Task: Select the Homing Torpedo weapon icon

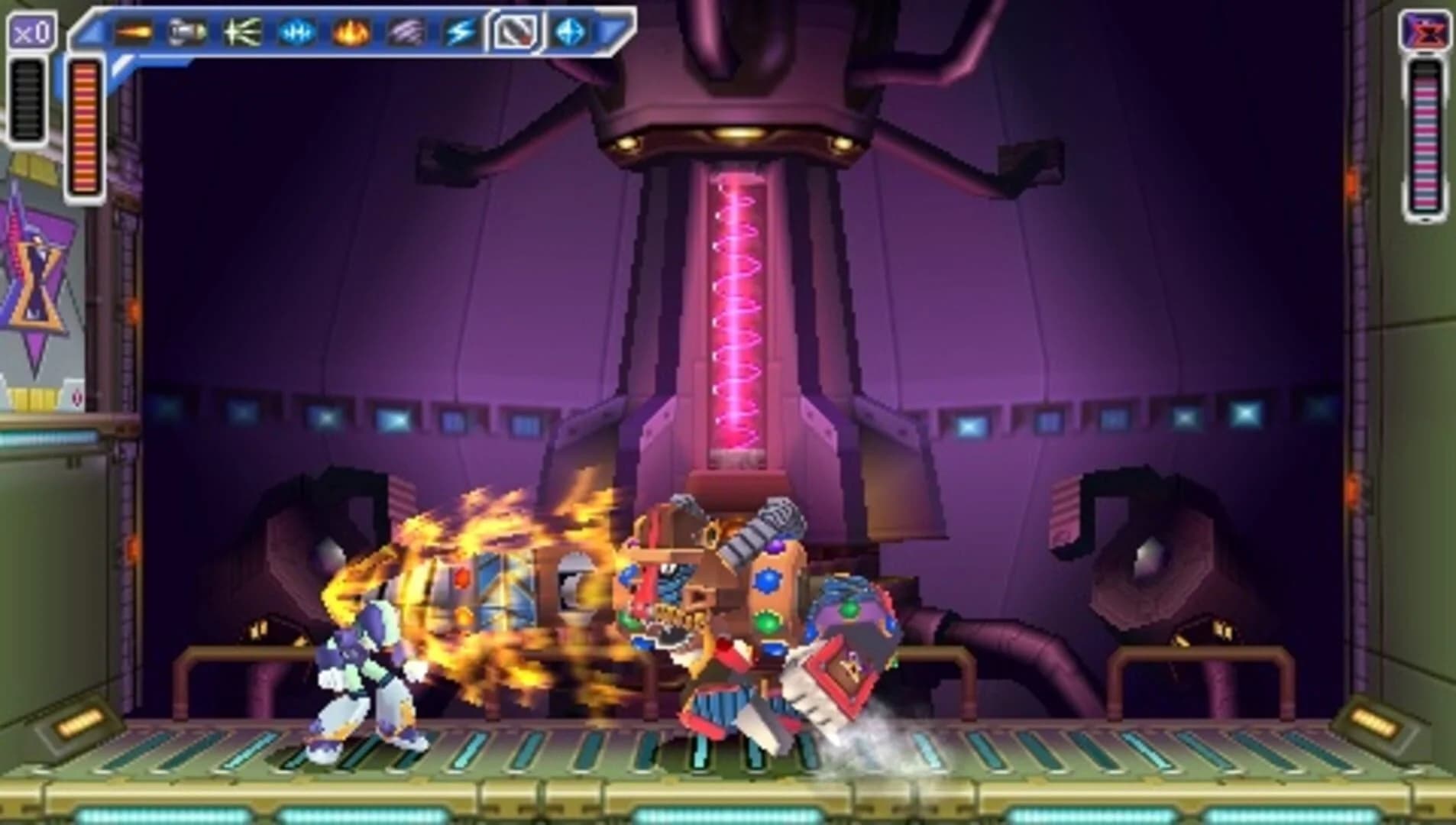Action: point(187,33)
